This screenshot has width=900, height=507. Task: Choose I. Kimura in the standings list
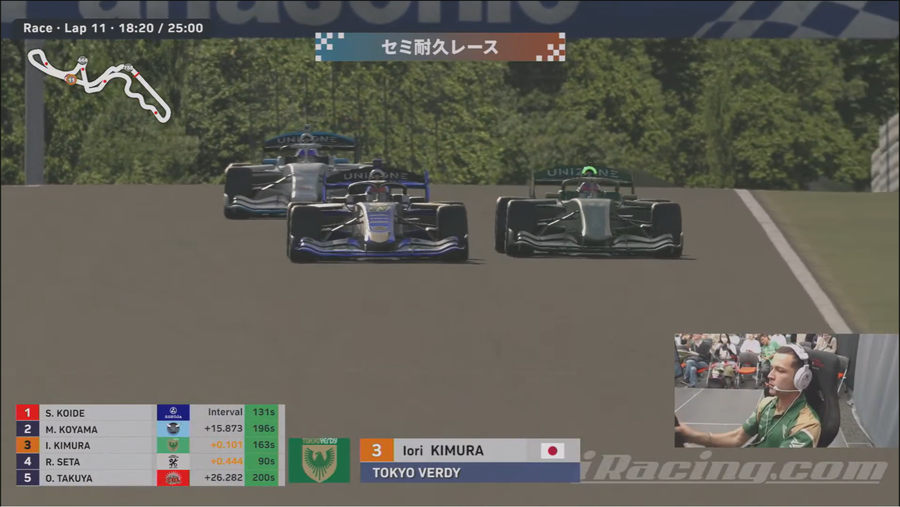[x=150, y=445]
